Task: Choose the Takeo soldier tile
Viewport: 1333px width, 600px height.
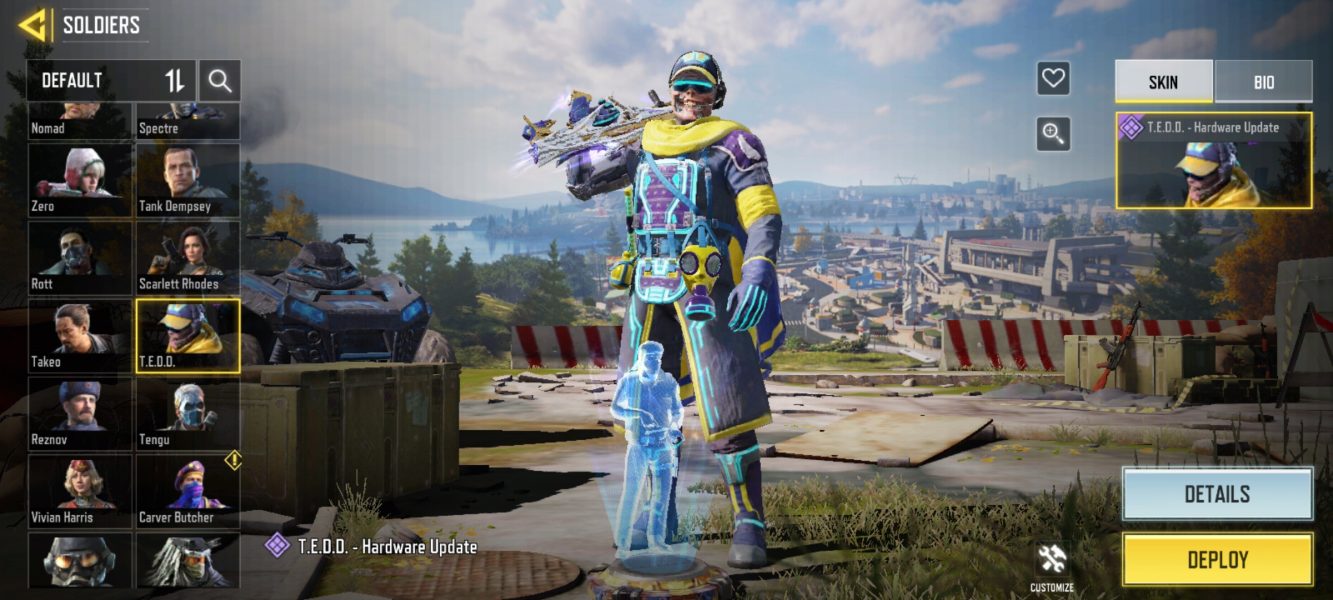Action: pos(79,336)
